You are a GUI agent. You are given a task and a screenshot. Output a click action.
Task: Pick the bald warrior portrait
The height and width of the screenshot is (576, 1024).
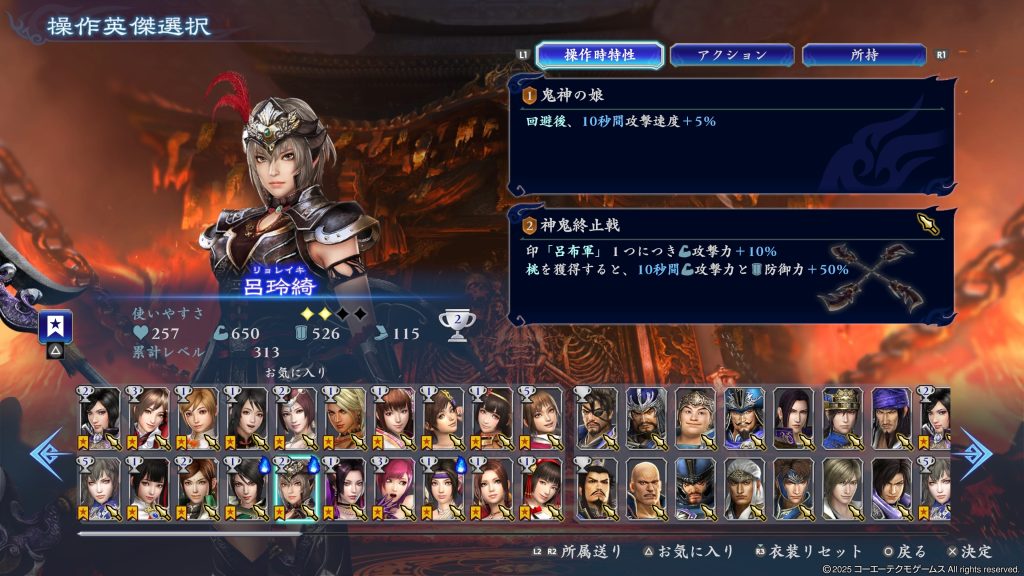tap(646, 487)
